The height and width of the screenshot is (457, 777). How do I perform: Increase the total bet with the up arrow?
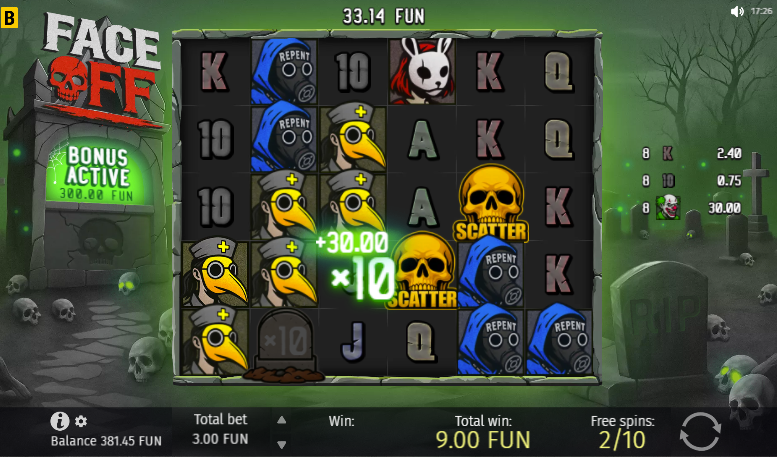coord(281,420)
